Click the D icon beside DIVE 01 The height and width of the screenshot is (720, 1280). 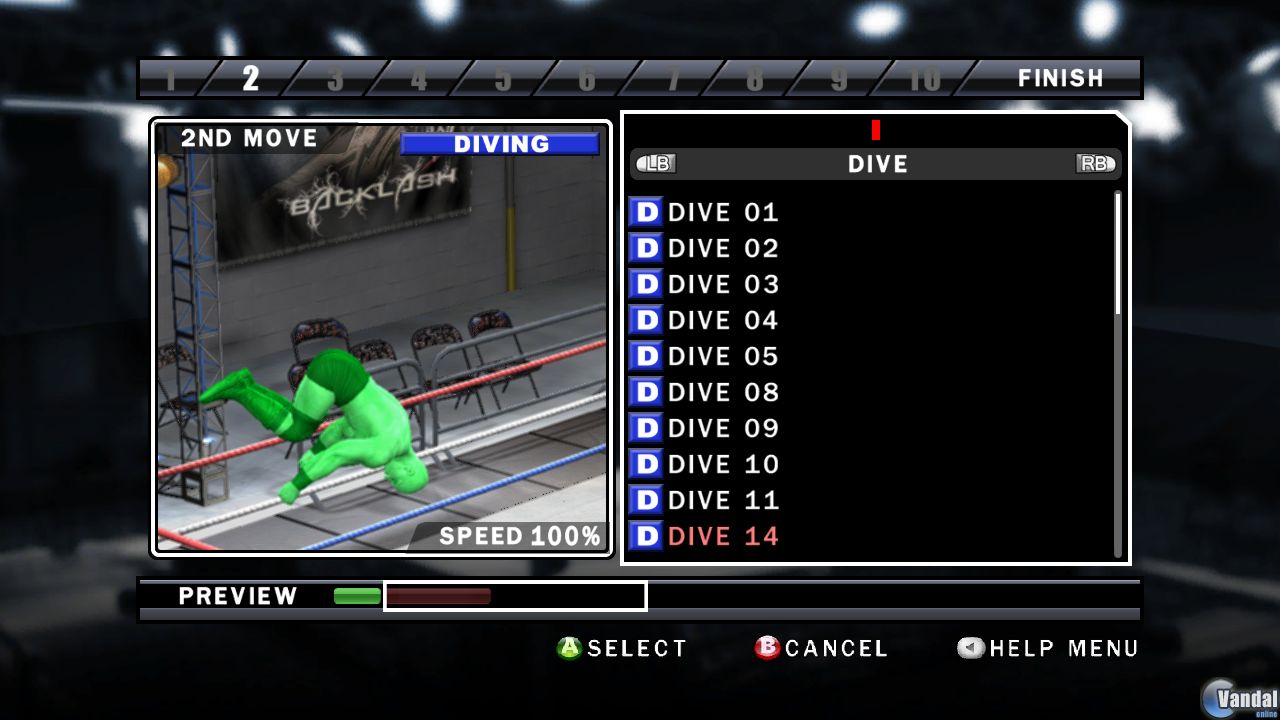coord(646,212)
